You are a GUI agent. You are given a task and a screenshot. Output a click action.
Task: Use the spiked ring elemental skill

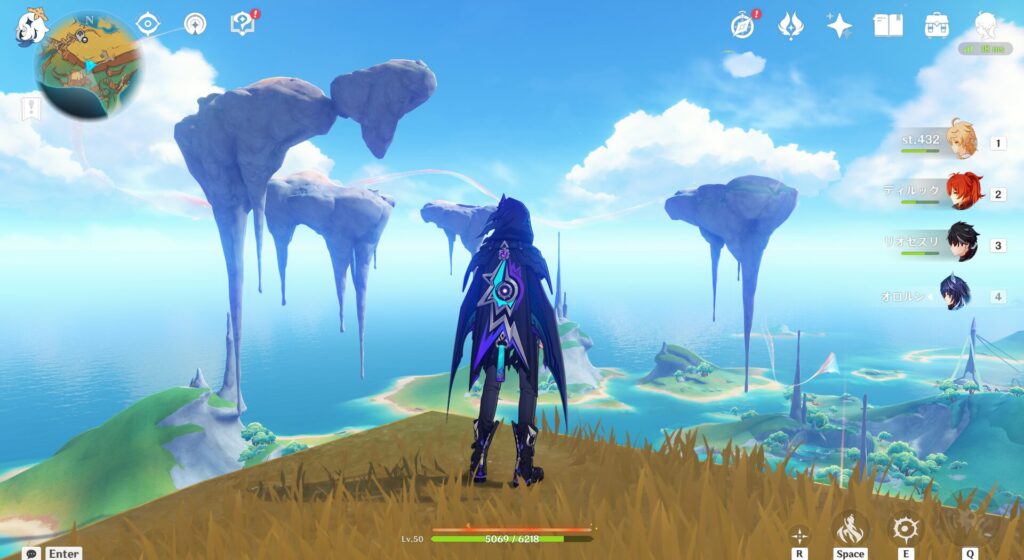coord(907,528)
